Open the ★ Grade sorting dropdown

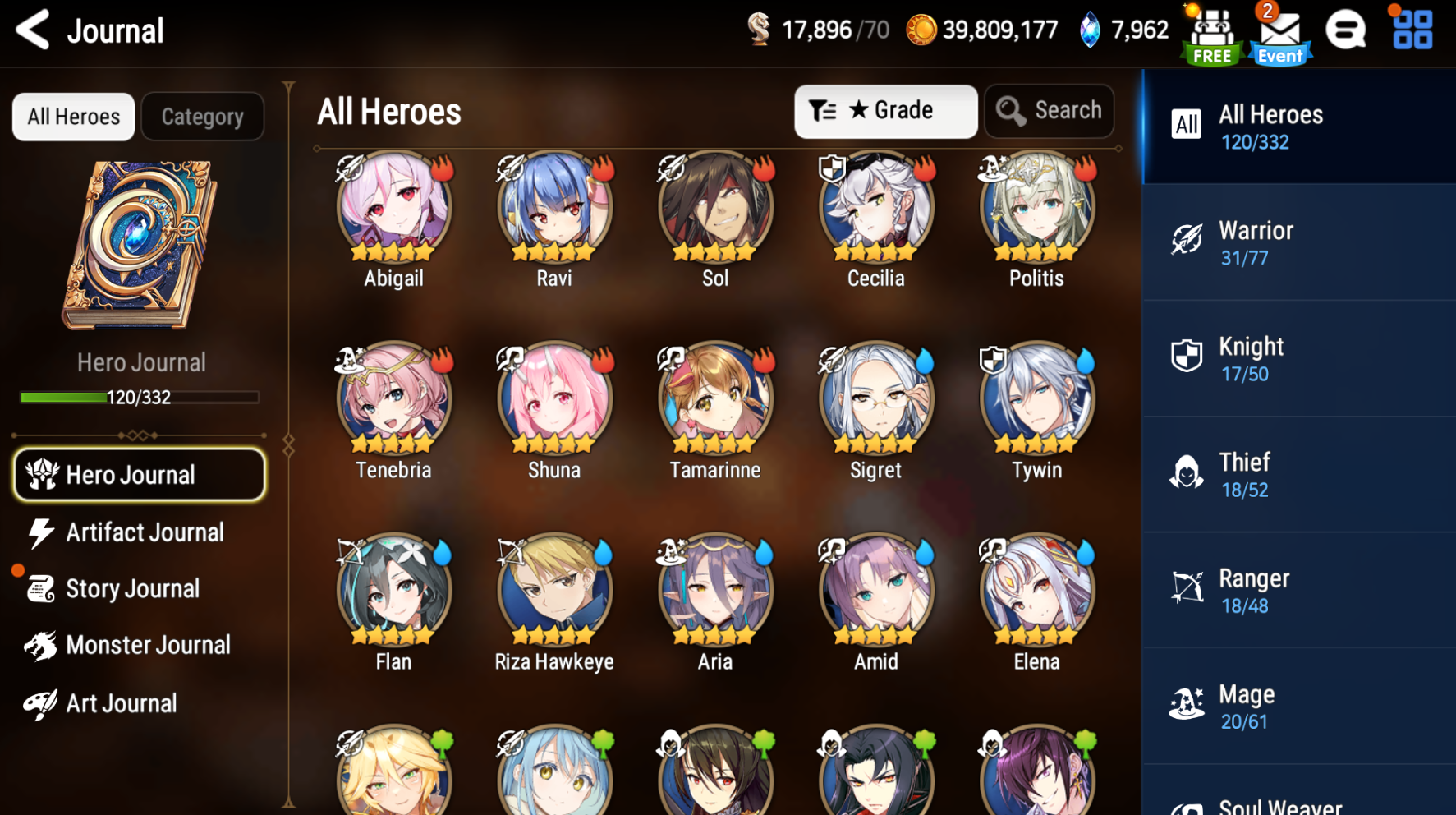click(x=885, y=110)
